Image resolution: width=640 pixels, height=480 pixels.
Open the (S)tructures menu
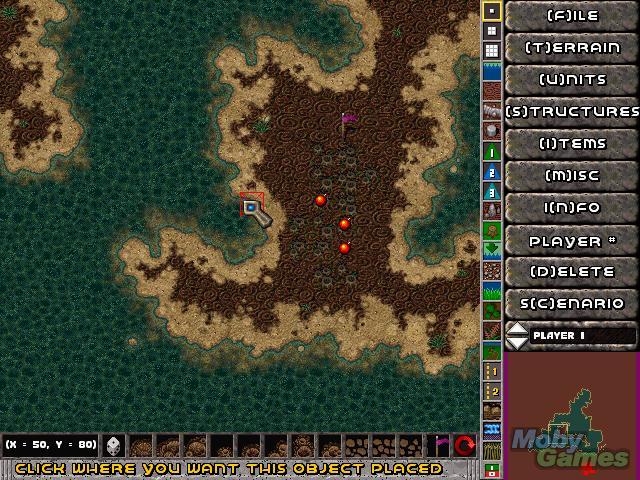point(573,111)
